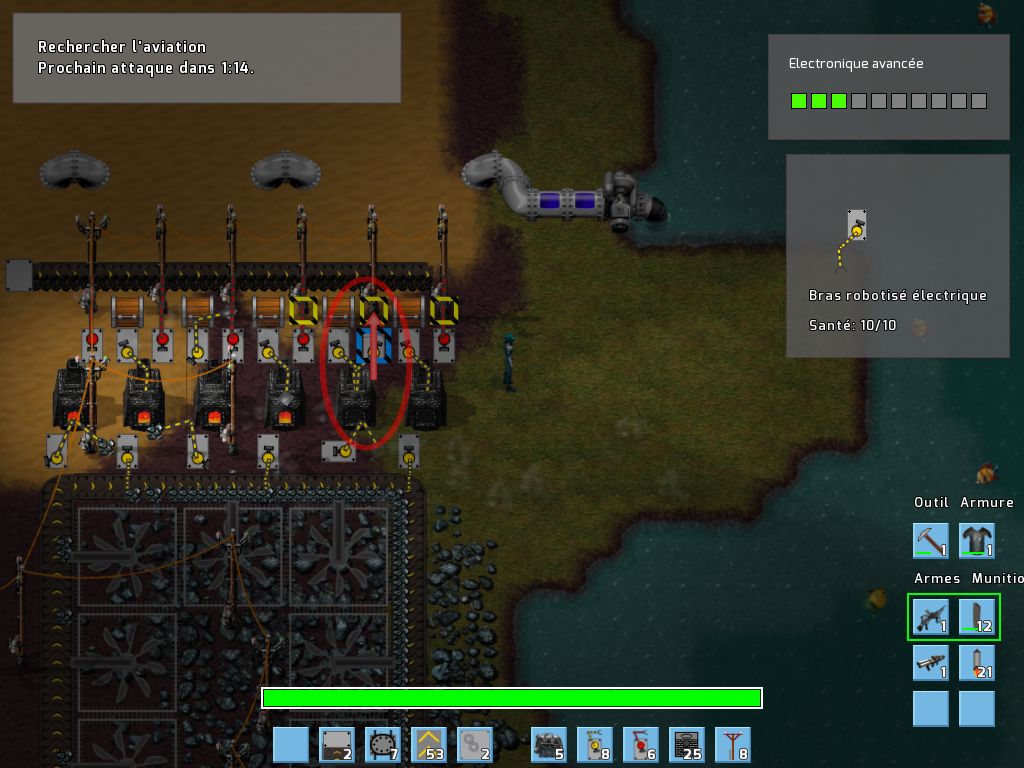This screenshot has height=768, width=1024.
Task: Choose the rocket launcher weapon slot
Action: [931, 663]
